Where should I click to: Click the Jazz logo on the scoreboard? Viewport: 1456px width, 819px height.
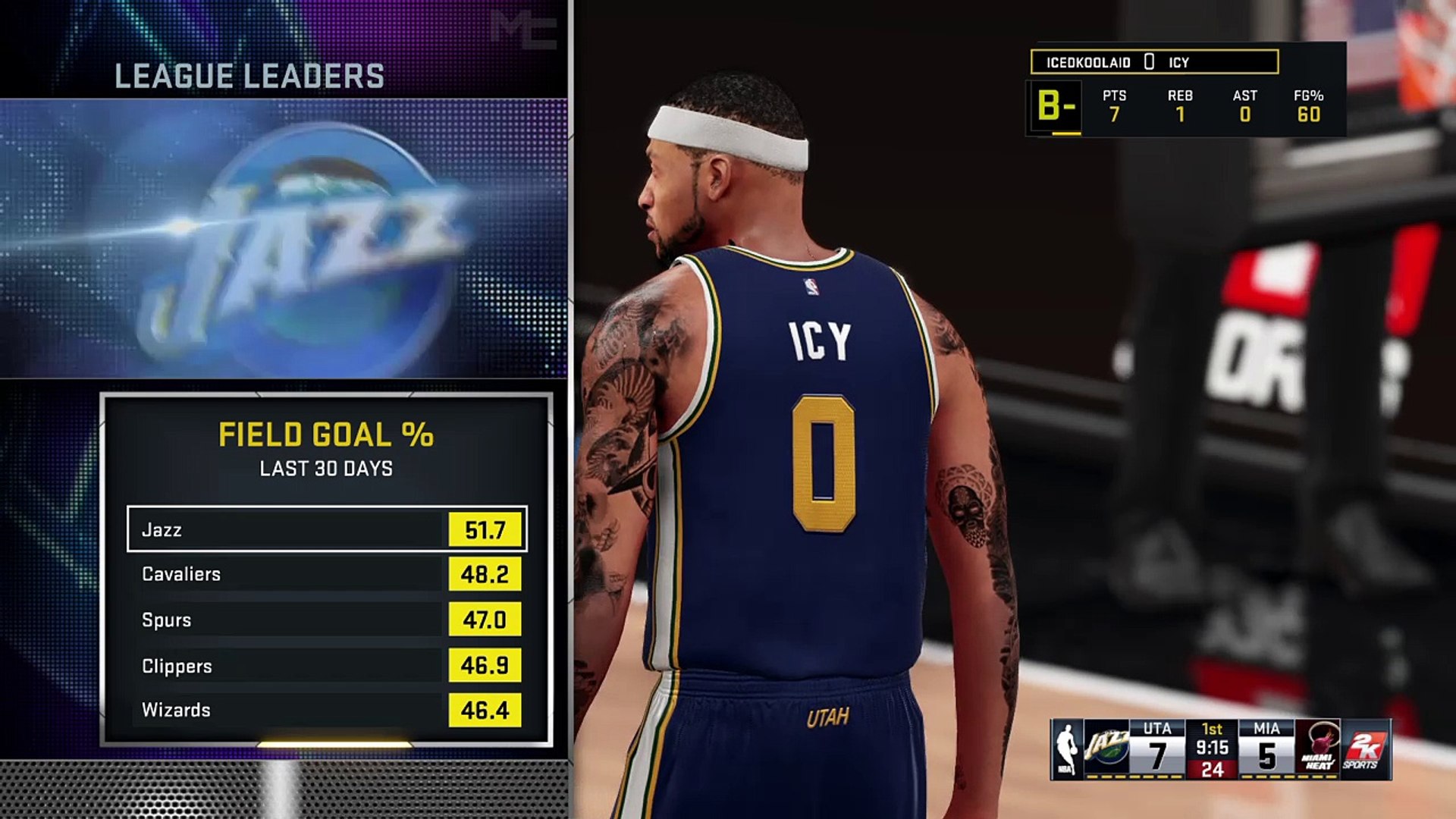(x=1106, y=749)
